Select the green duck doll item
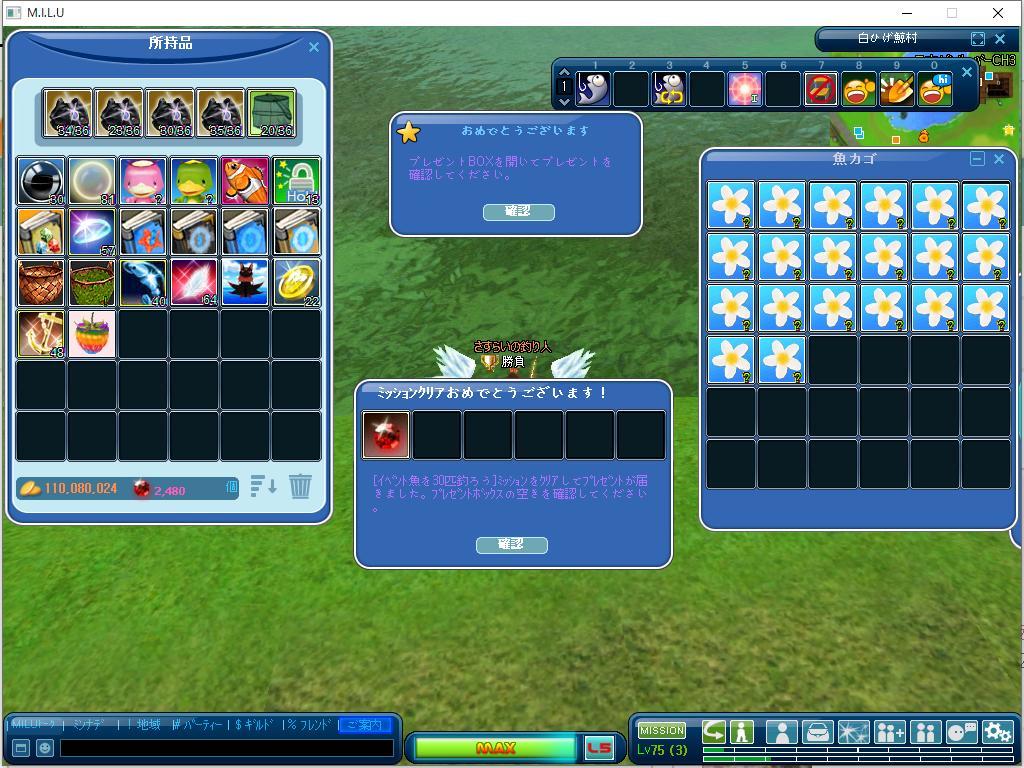Screen dimensions: 1024x768 (x=194, y=181)
